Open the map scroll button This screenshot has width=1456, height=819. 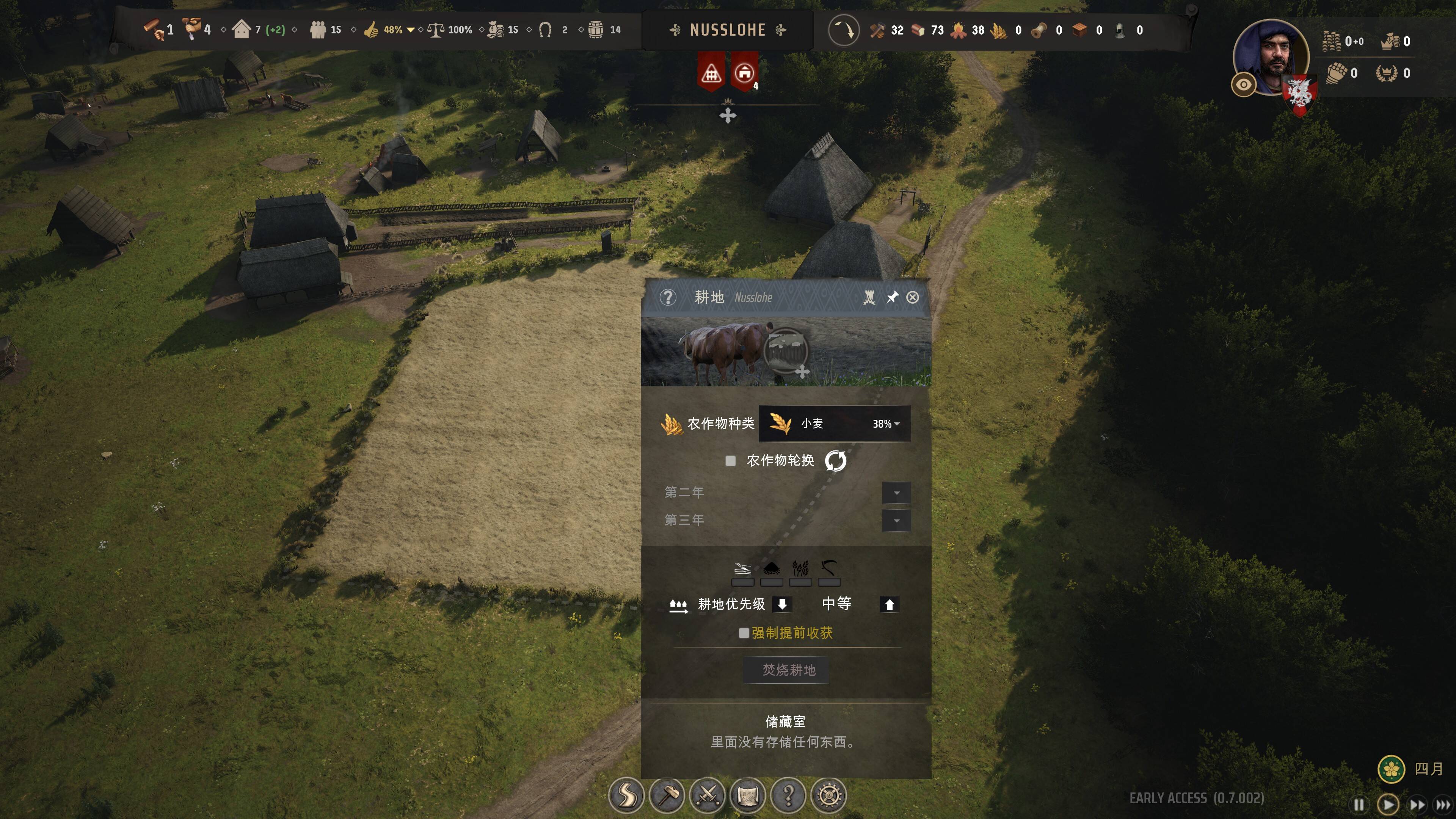point(748,795)
